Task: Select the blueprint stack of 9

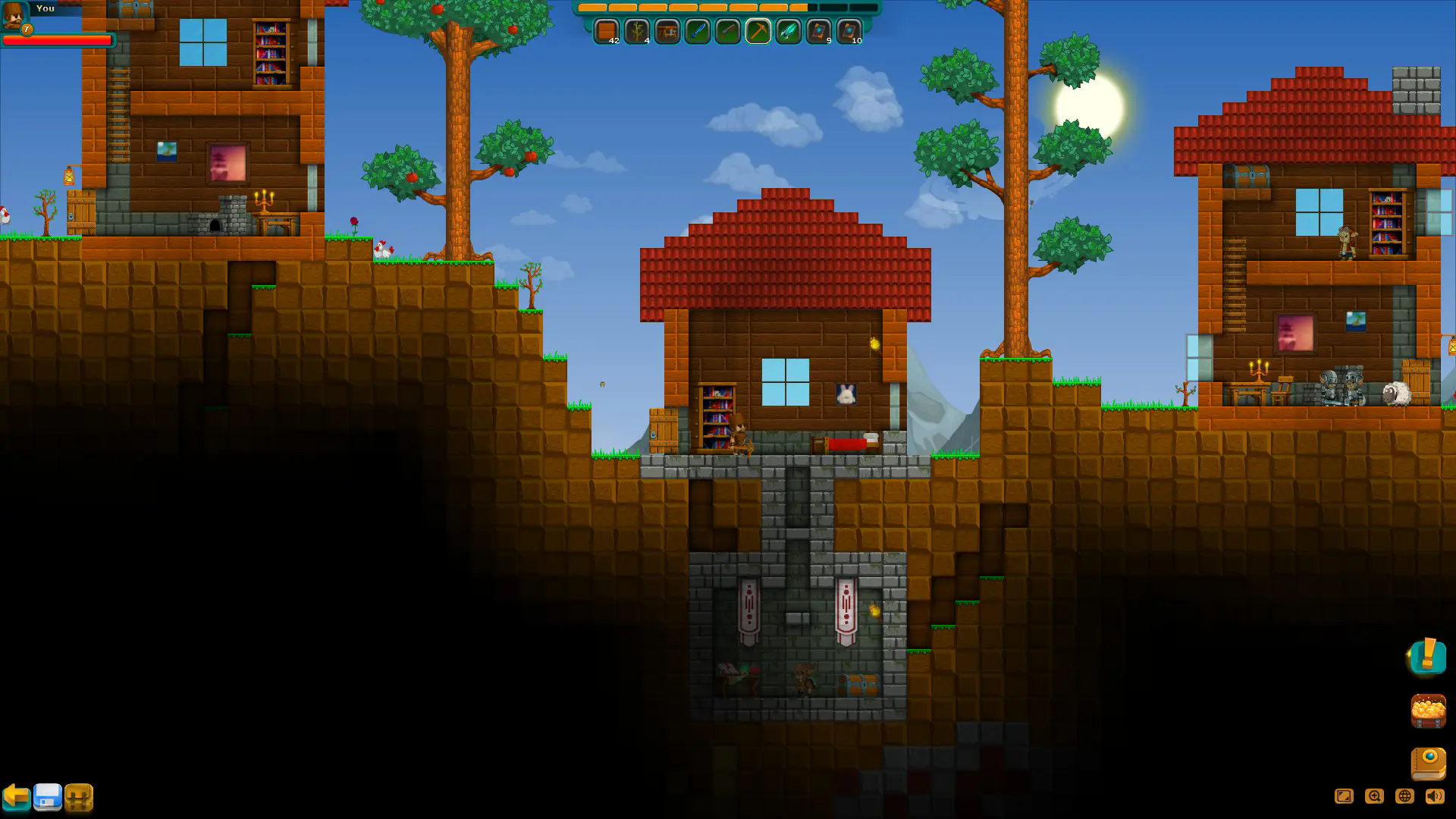Action: [x=818, y=32]
